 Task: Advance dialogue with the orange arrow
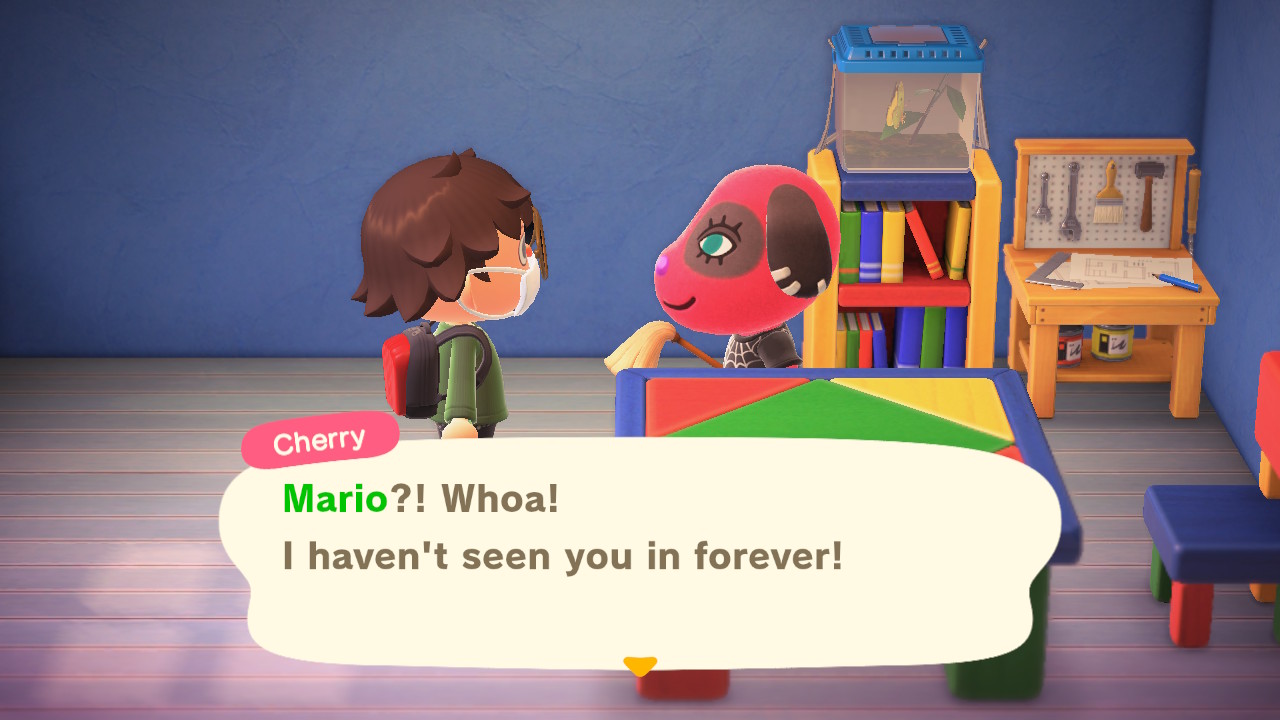click(x=639, y=665)
